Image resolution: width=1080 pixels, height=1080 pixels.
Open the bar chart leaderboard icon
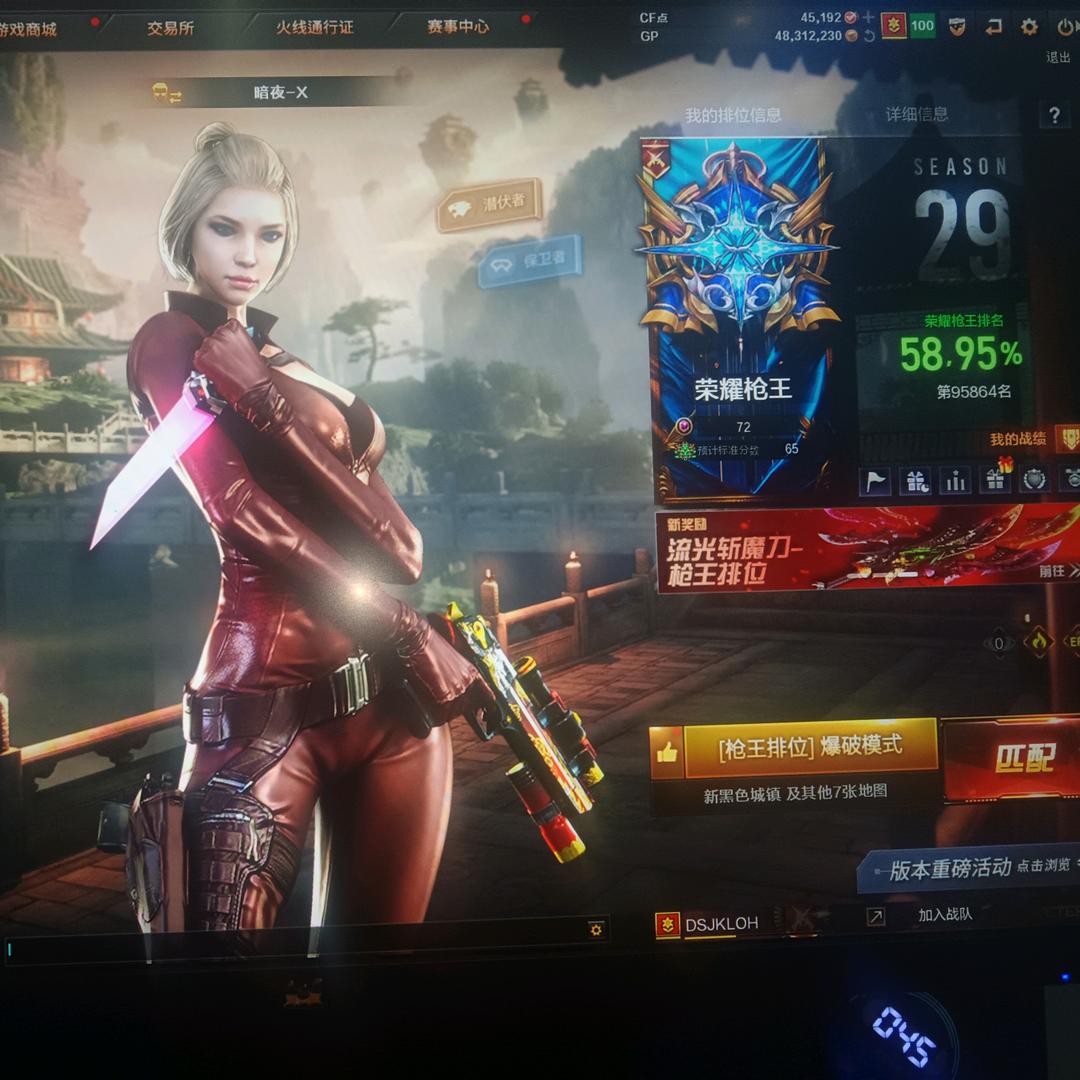click(x=955, y=481)
